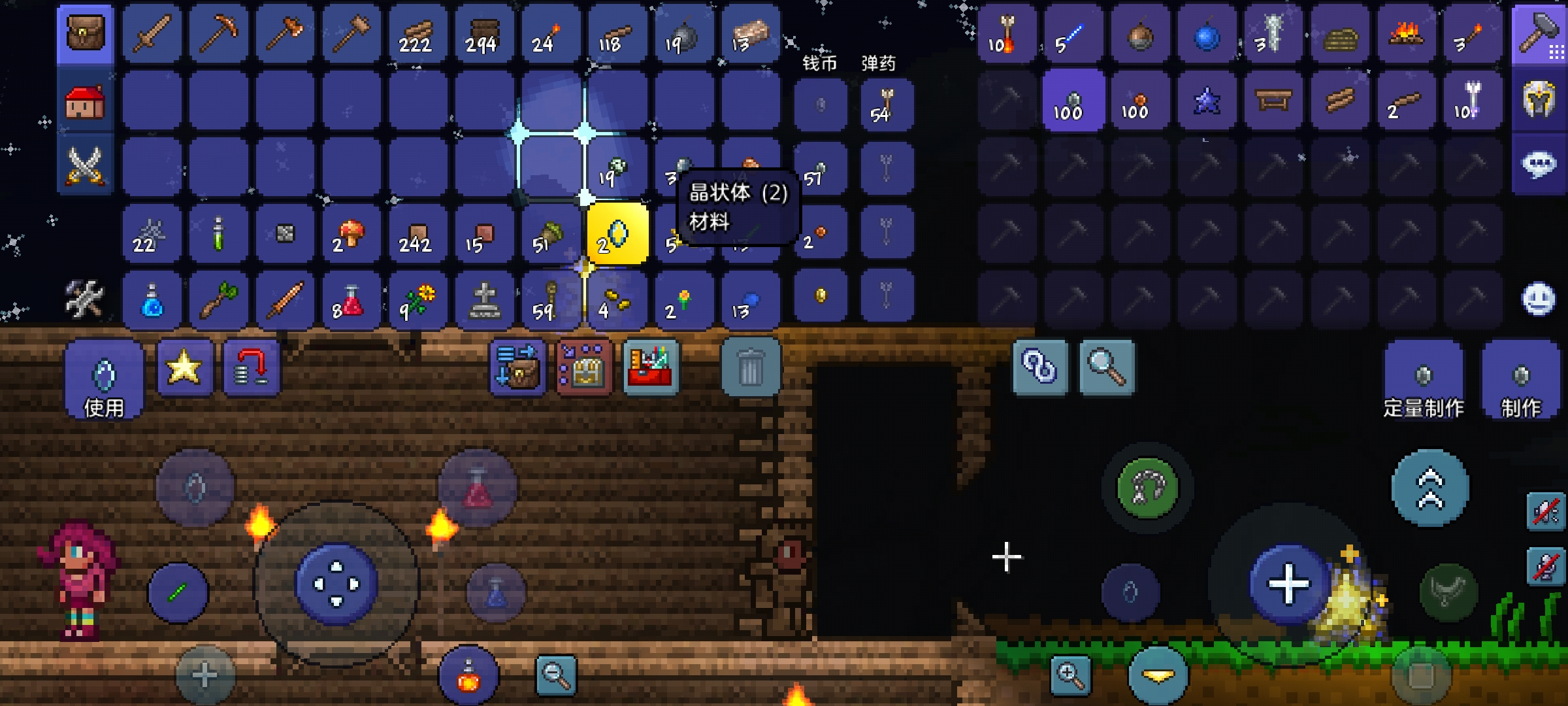Select the 222 wood stack slot
Image resolution: width=1568 pixels, height=706 pixels.
417,33
